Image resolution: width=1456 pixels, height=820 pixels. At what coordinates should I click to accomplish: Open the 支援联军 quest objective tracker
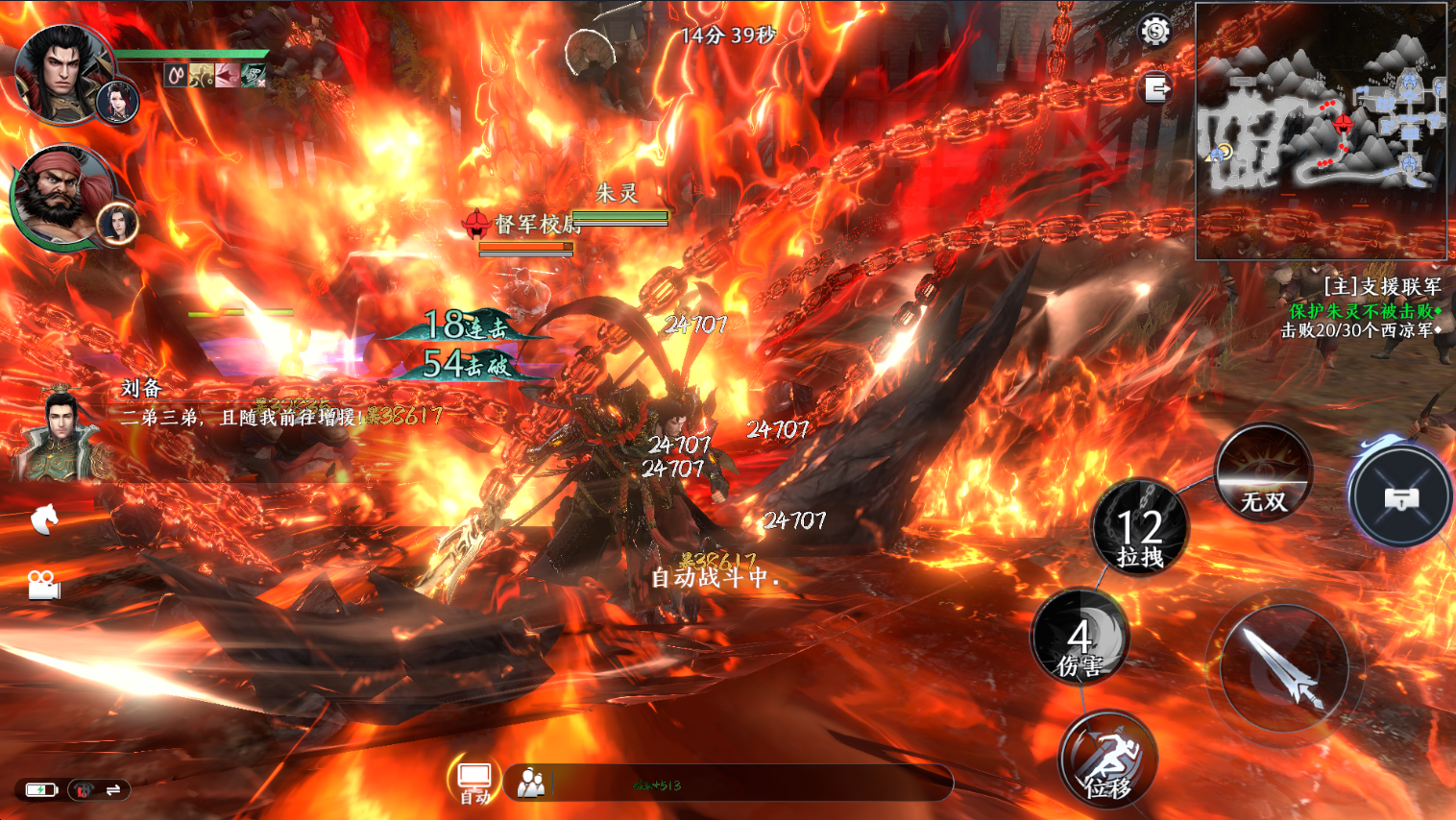1364,308
